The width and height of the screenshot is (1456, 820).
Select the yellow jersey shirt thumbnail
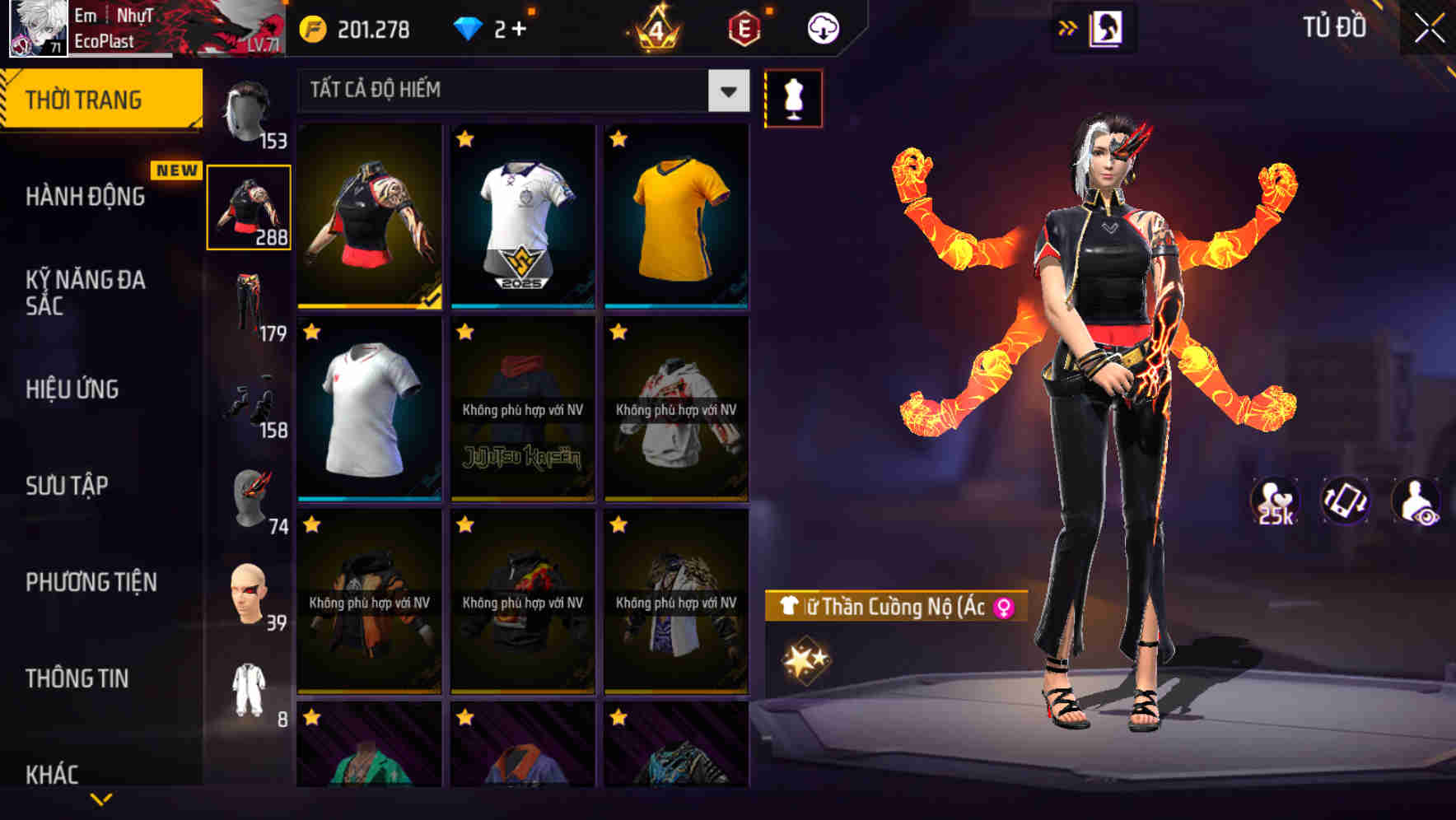(x=676, y=217)
